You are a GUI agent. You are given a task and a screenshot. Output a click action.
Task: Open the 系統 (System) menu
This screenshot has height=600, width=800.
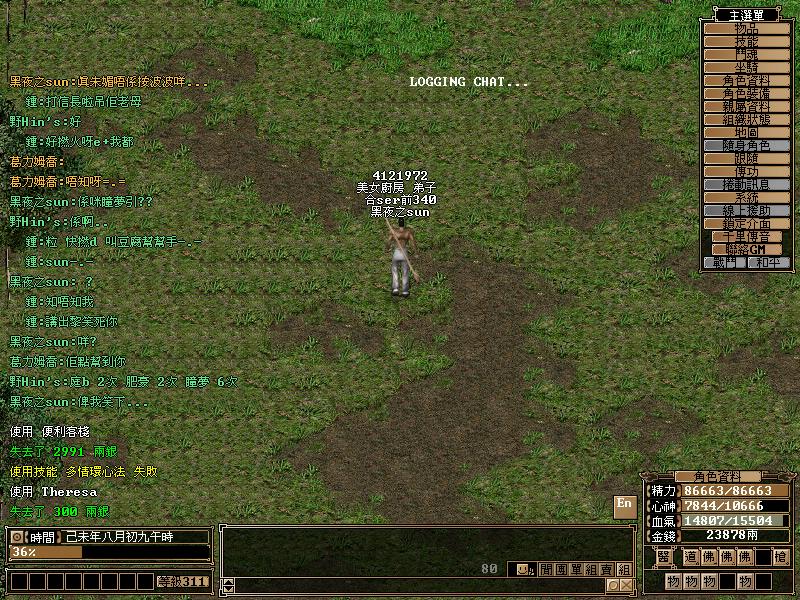746,198
